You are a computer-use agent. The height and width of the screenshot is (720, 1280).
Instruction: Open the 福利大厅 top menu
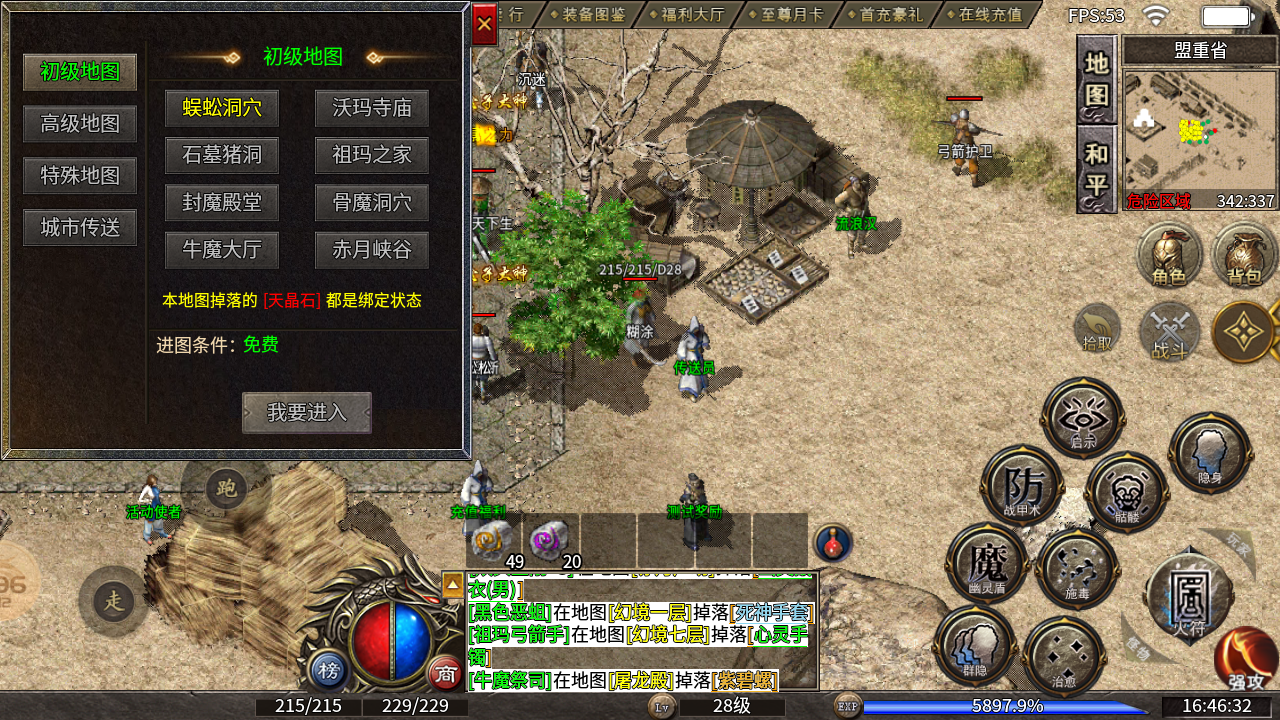point(692,15)
